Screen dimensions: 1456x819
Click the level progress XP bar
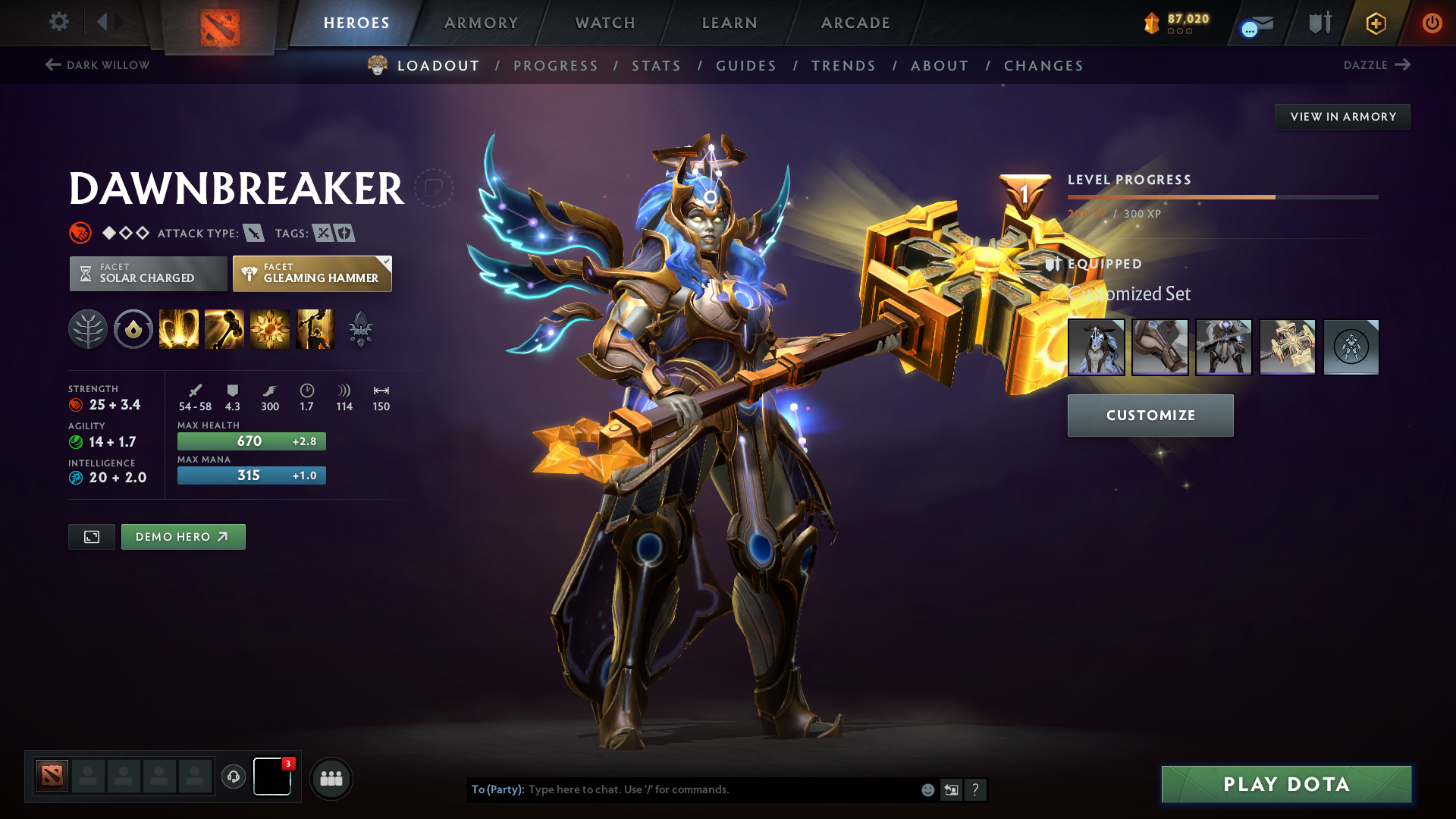point(1221,196)
